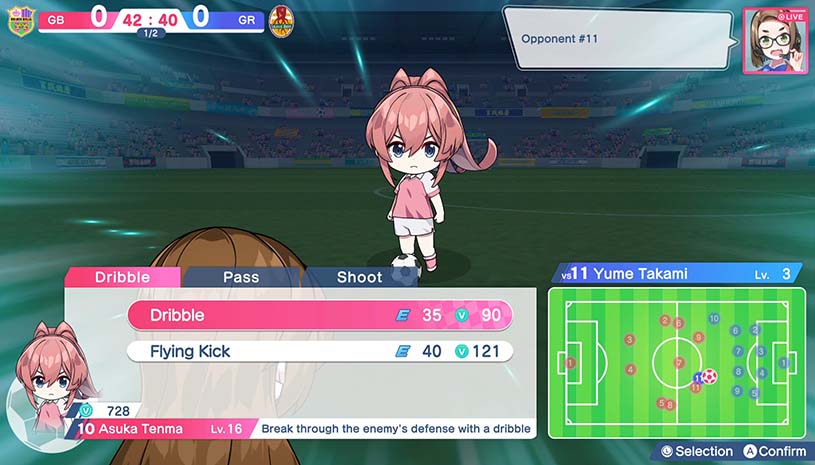This screenshot has width=815, height=465.
Task: Click the live commentator portrait
Action: pyautogui.click(x=775, y=41)
